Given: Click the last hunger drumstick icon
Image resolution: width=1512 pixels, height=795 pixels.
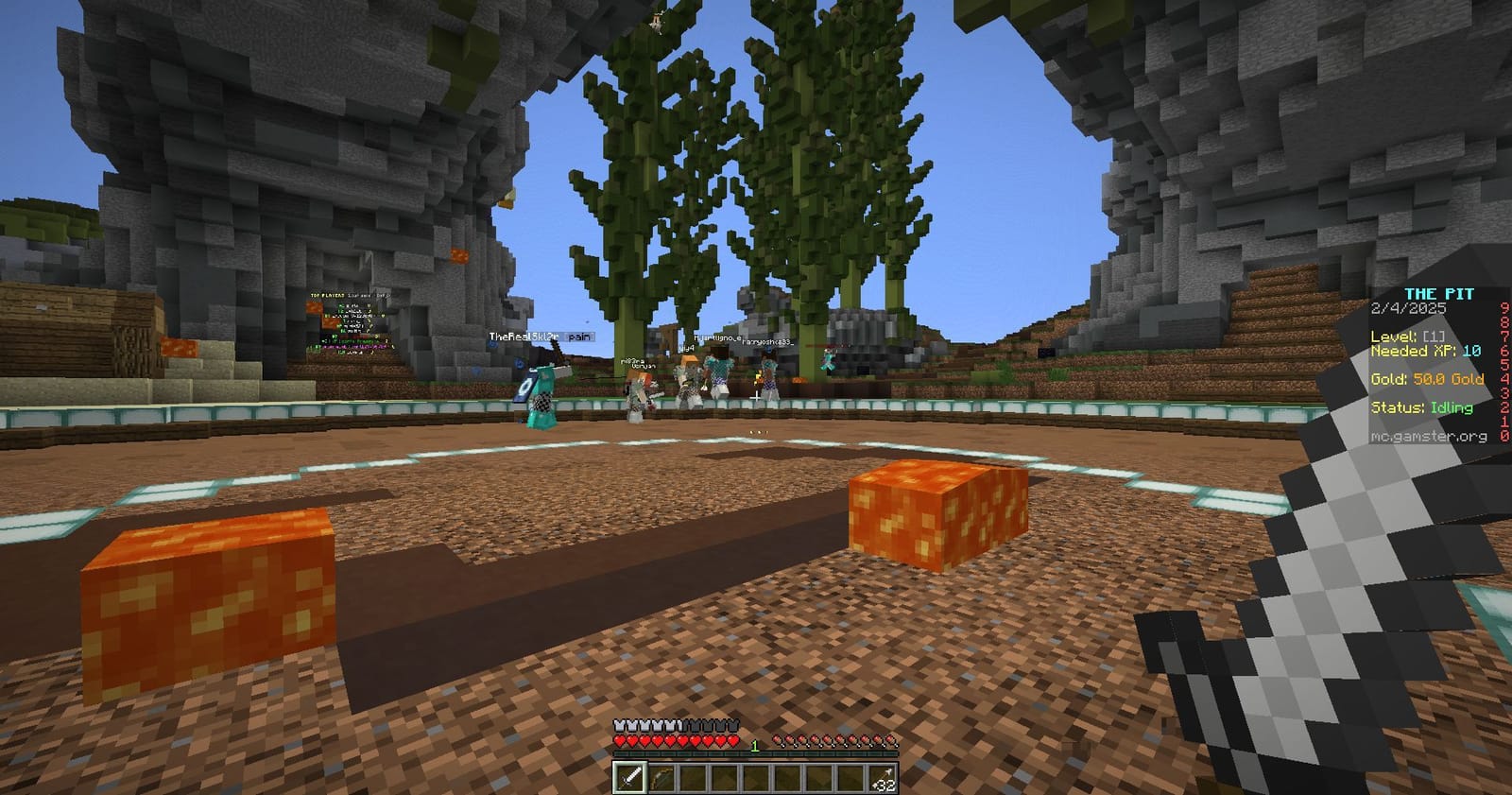Looking at the screenshot, I should click(889, 741).
